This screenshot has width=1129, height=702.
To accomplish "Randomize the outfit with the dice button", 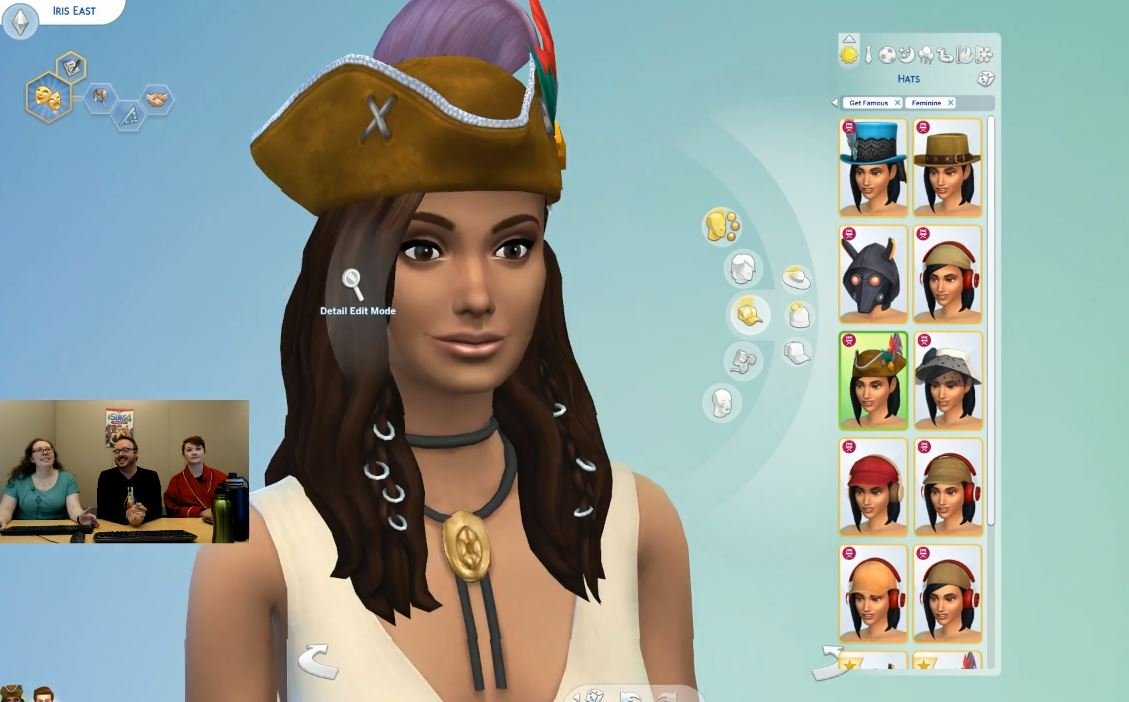I will (x=985, y=79).
